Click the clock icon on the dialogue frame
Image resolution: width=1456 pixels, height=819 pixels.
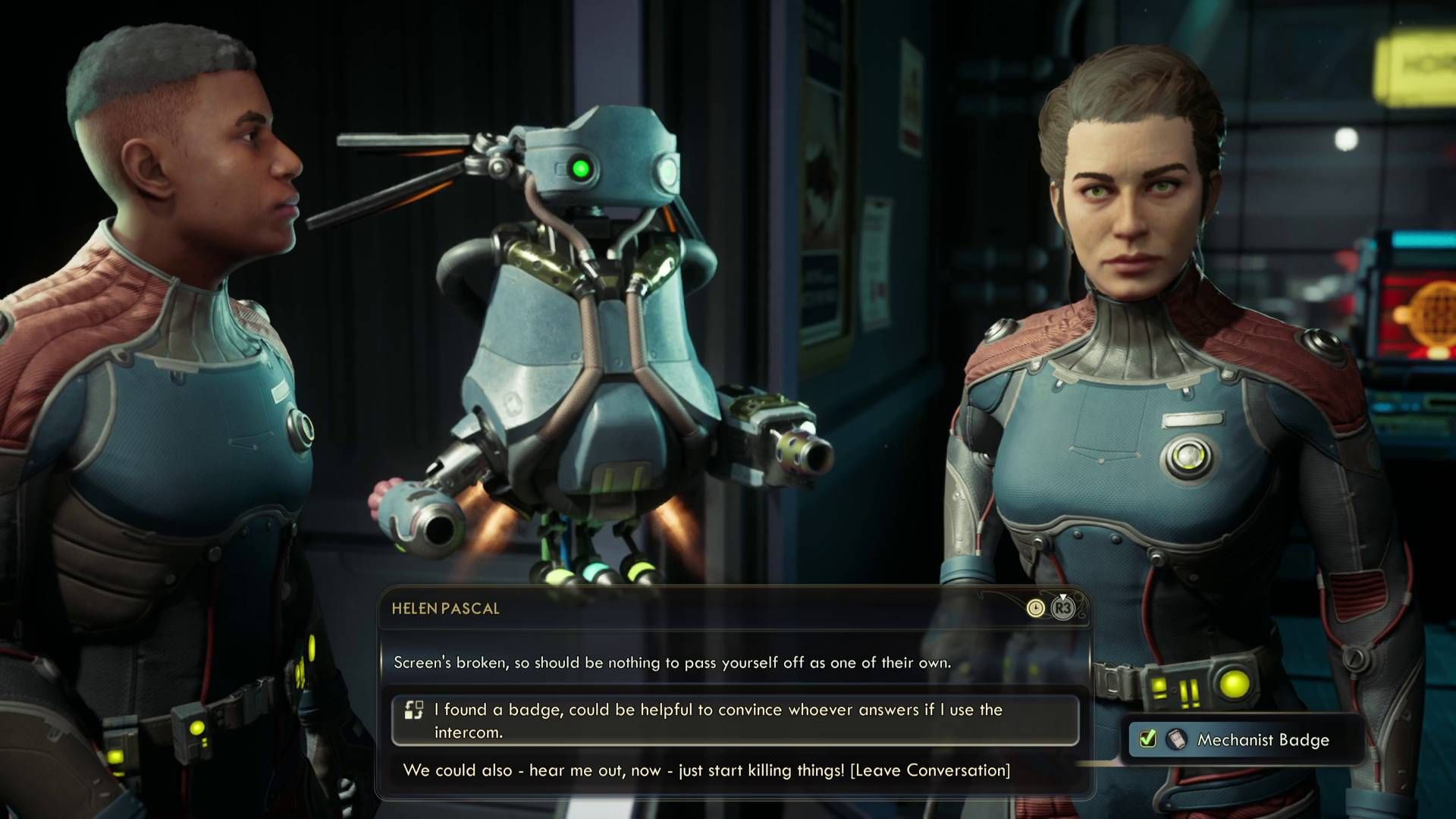click(1036, 608)
